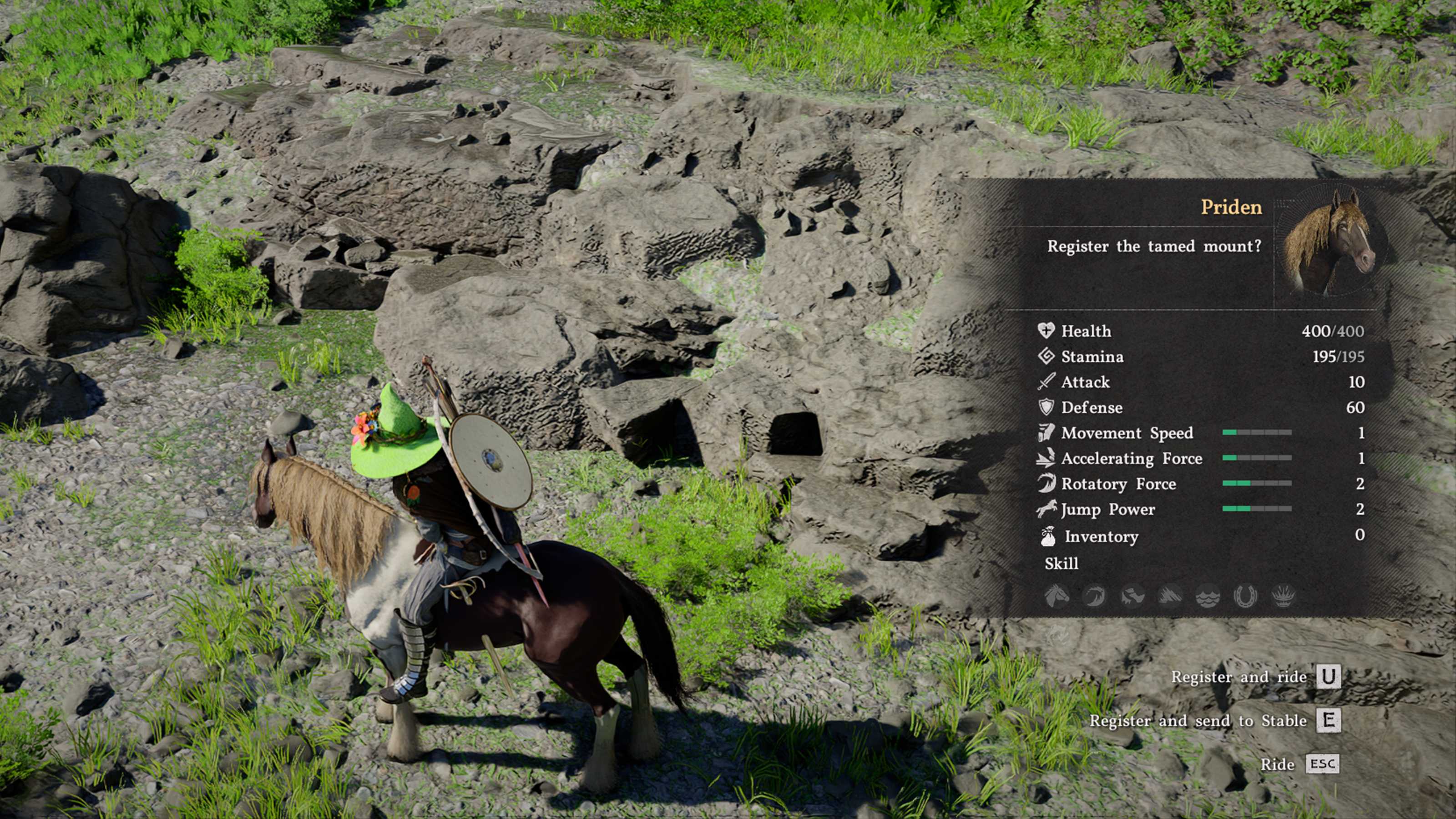This screenshot has width=1456, height=819.
Task: Select the dash streaks skill icon
Action: (x=1170, y=596)
